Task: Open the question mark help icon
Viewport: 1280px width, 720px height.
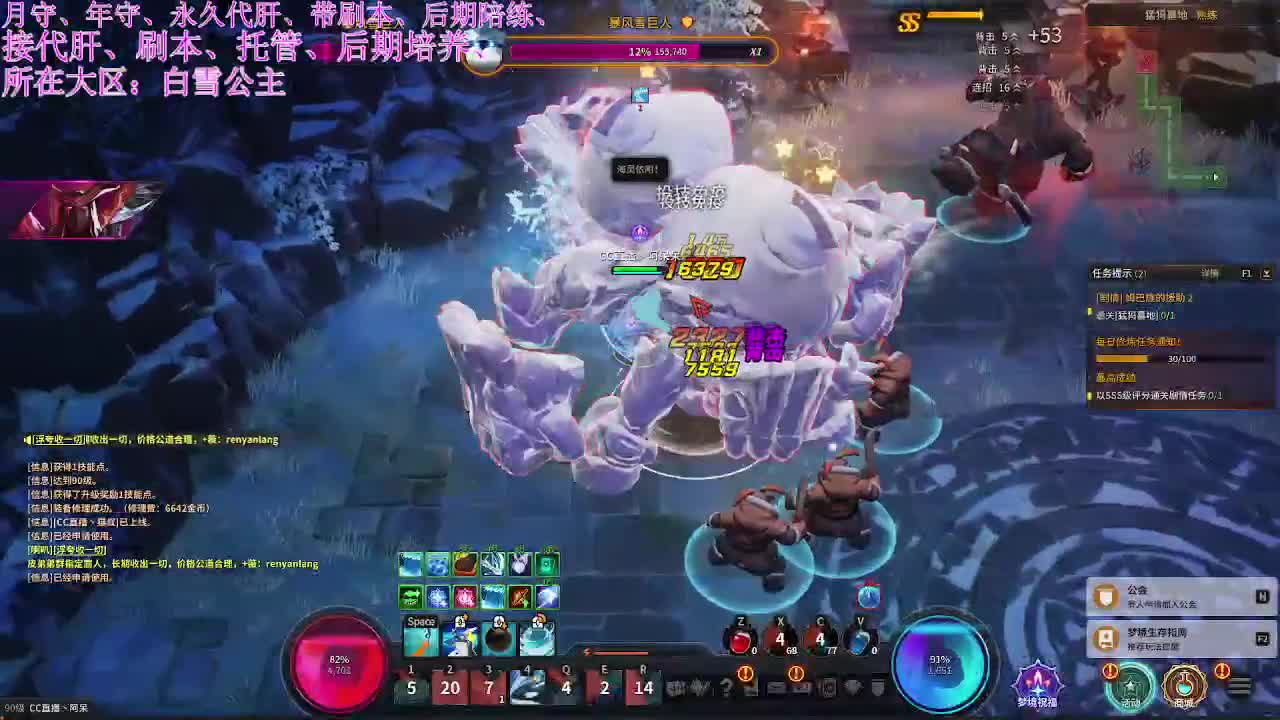Action: pos(726,687)
